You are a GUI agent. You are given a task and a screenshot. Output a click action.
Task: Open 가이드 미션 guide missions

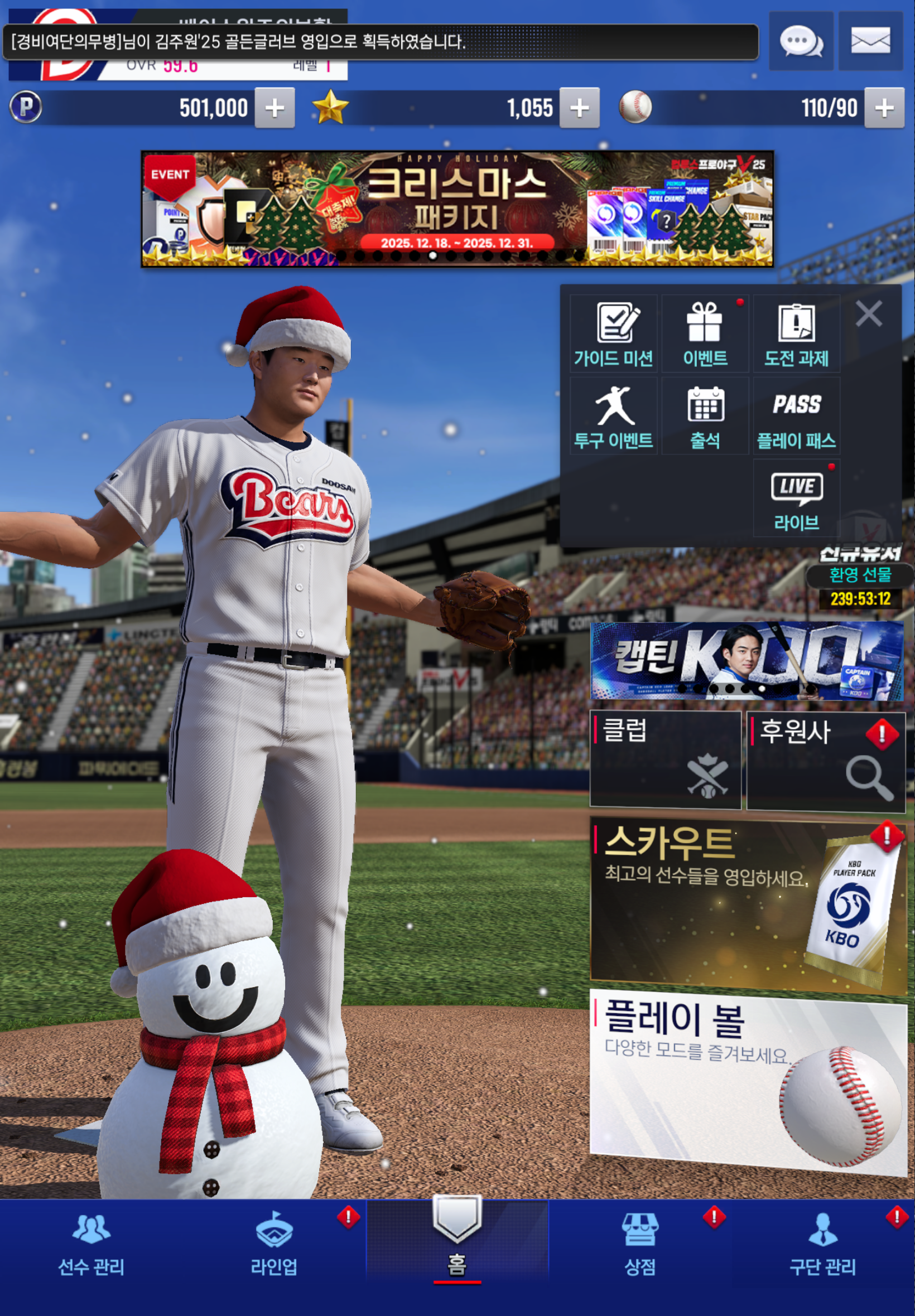pos(613,335)
